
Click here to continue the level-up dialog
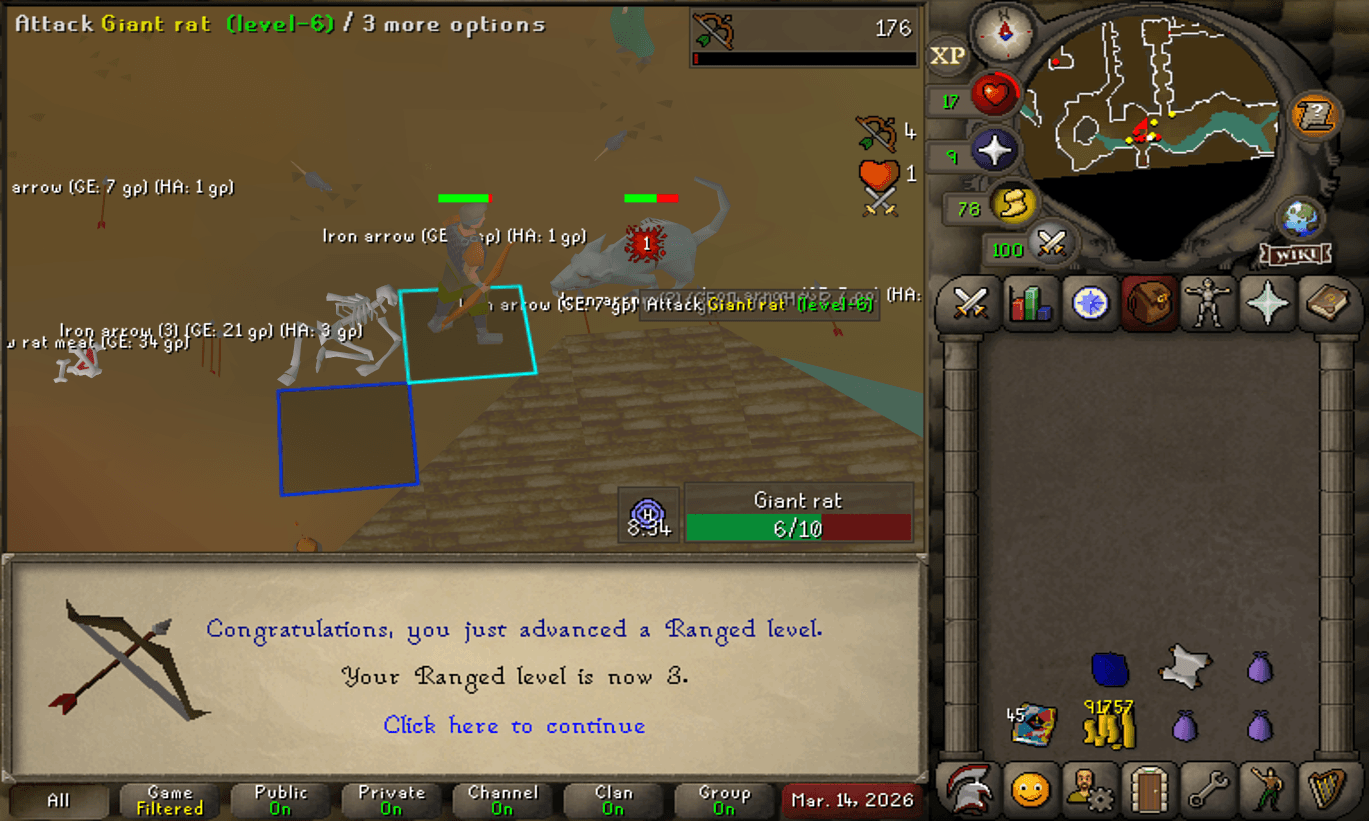513,726
